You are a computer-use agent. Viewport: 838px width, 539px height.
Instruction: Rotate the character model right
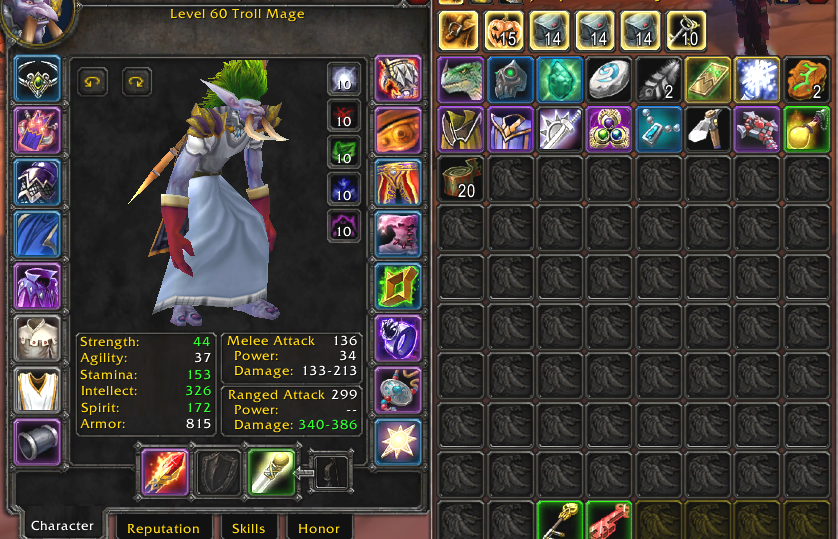click(137, 82)
